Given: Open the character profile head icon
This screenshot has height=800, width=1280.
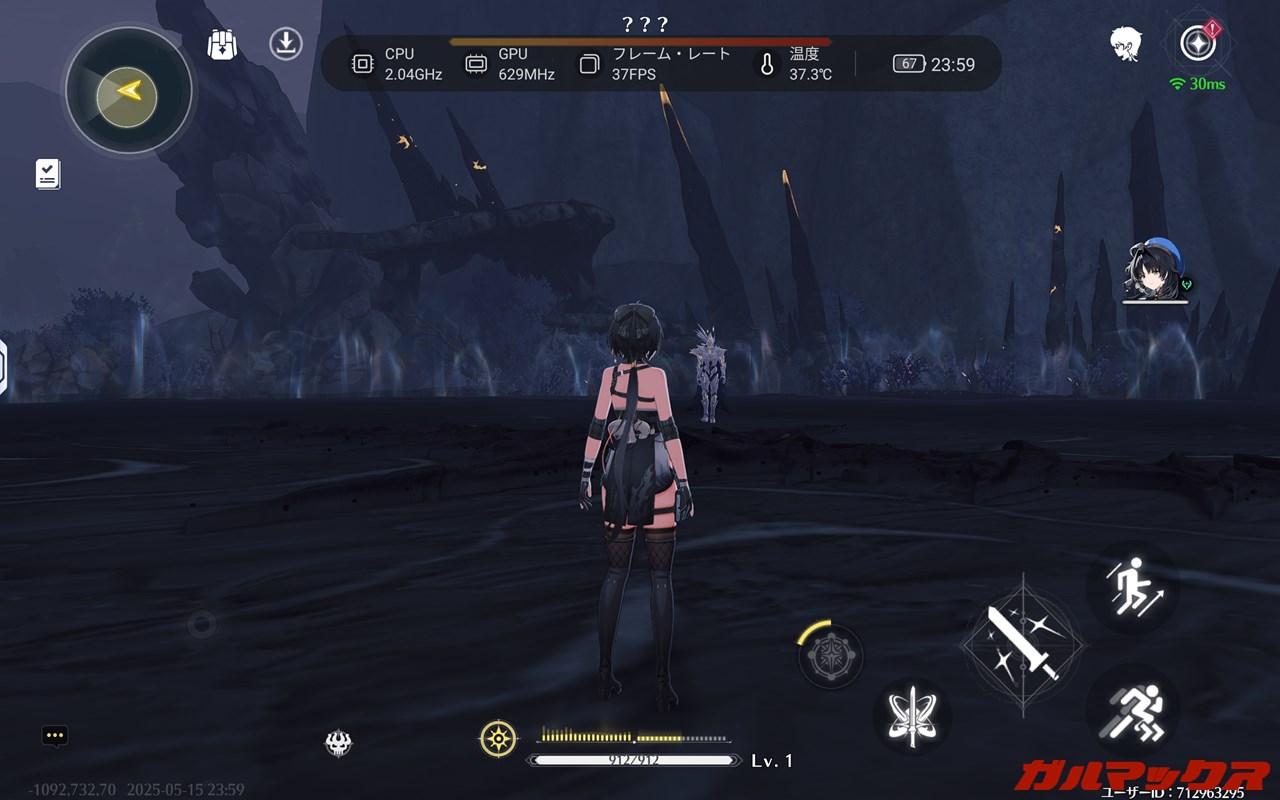Looking at the screenshot, I should point(1126,44).
